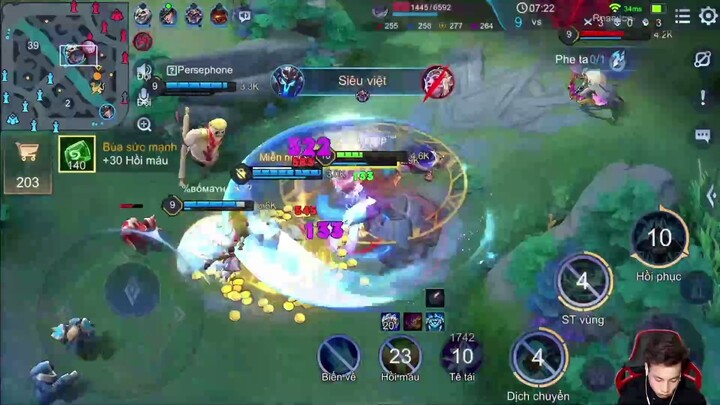Open the chat speech bubble on right edge

702,135
